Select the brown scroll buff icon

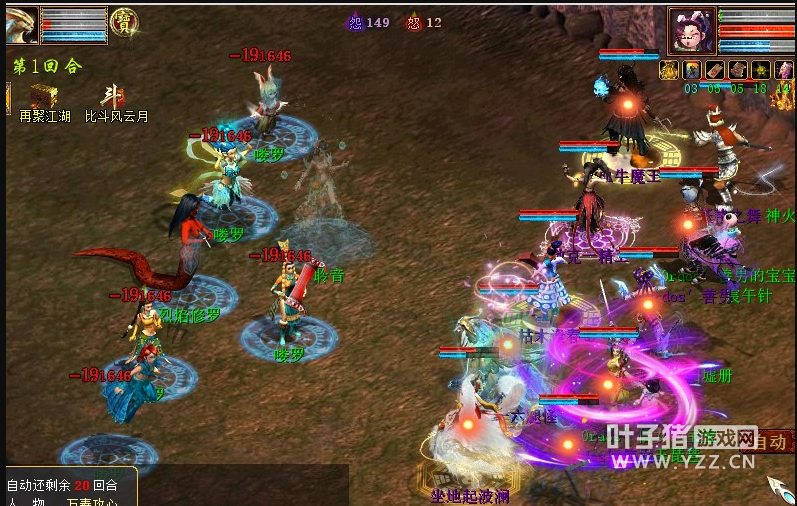tap(738, 70)
